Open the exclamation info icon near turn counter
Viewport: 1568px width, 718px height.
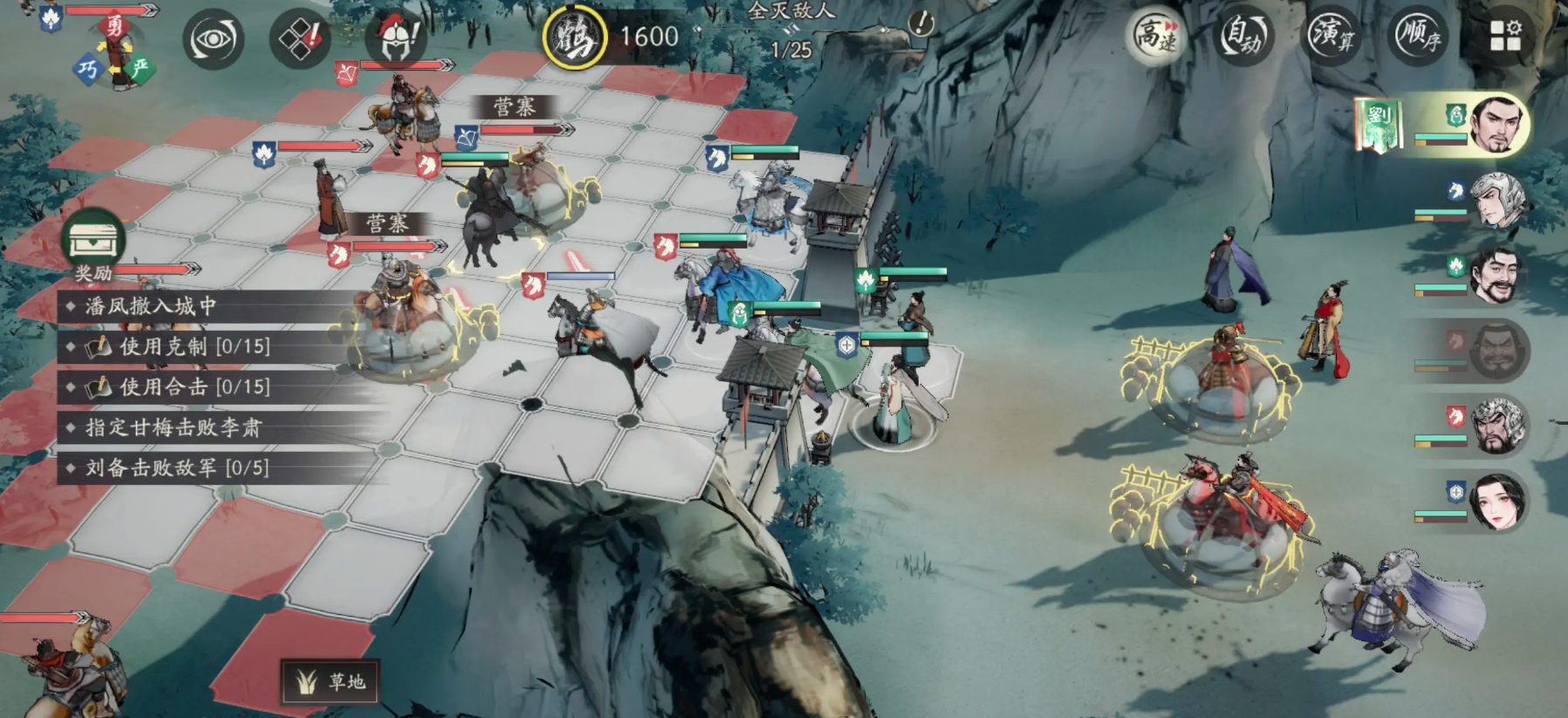coord(920,24)
